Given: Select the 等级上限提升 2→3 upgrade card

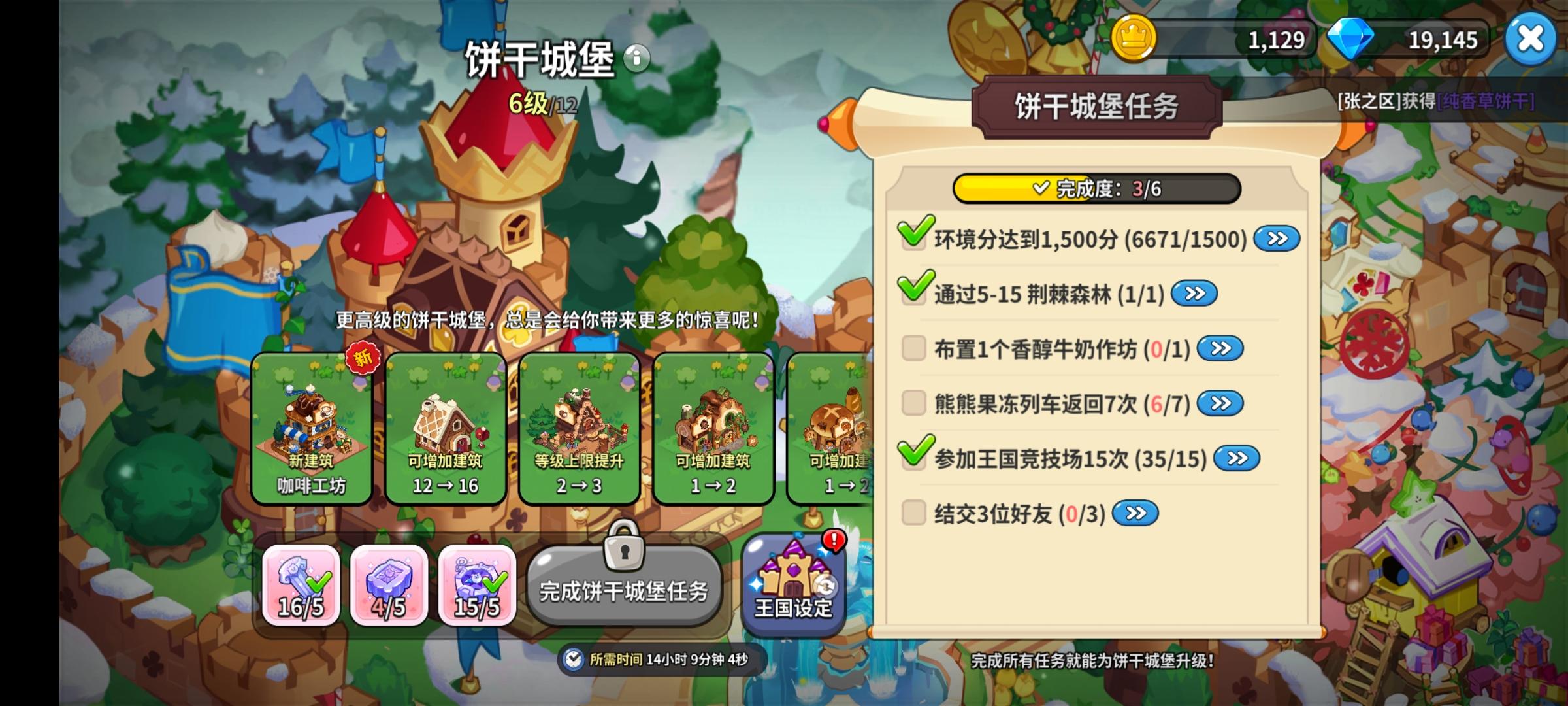Looking at the screenshot, I should pyautogui.click(x=580, y=425).
